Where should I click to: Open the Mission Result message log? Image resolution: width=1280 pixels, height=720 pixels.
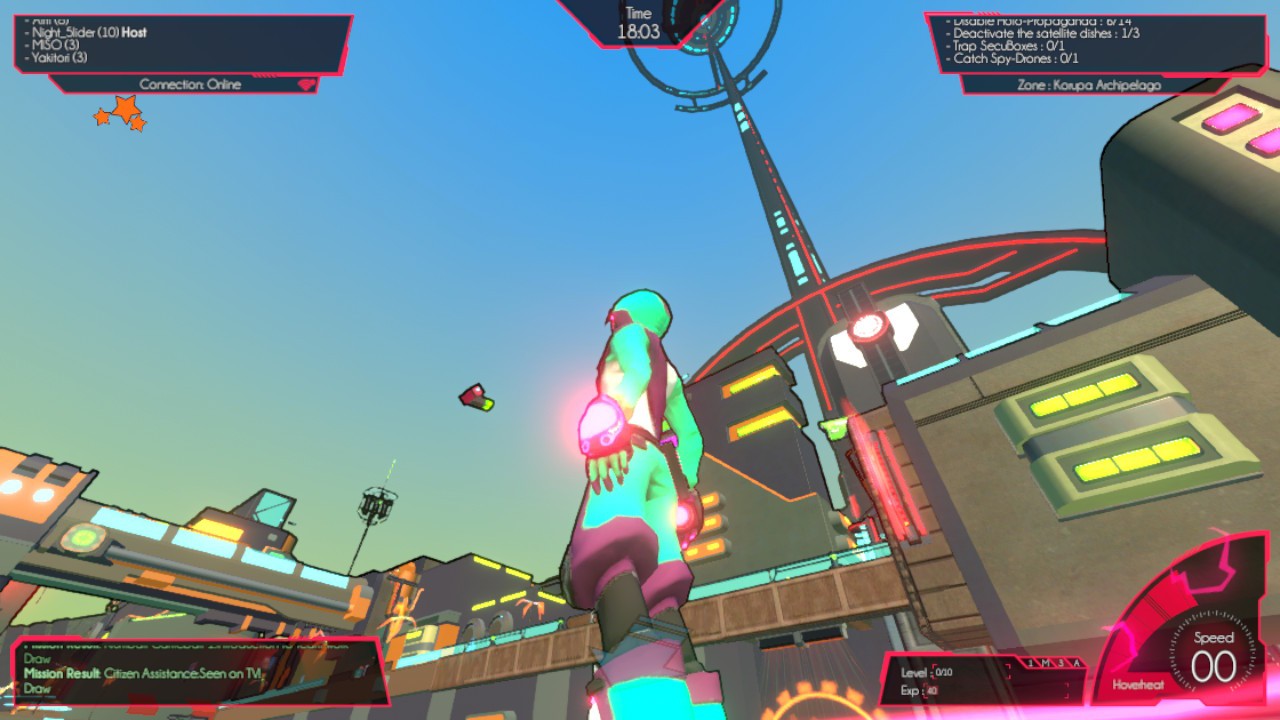coord(195,673)
